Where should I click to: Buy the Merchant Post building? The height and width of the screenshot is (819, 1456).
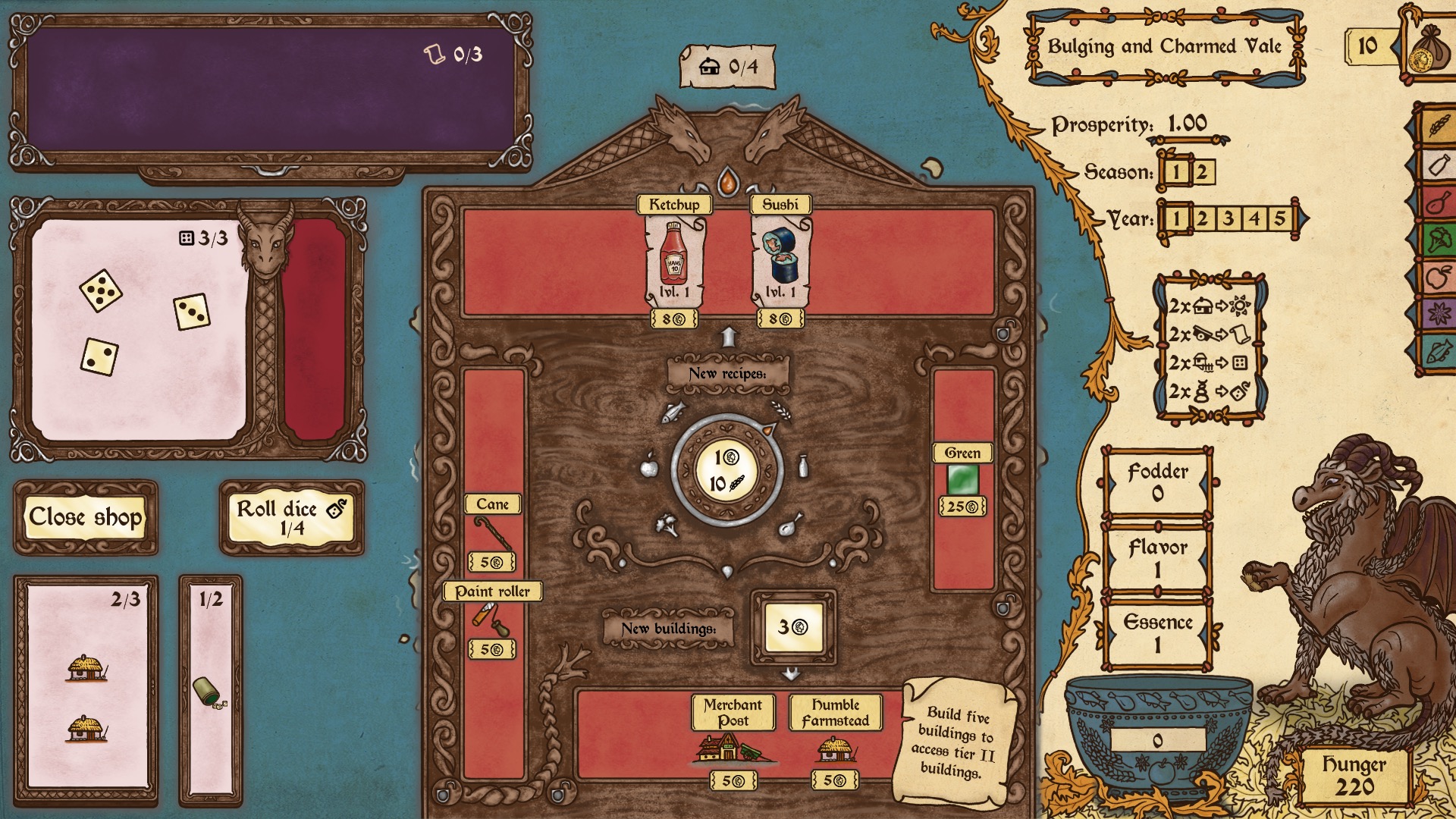tap(733, 747)
